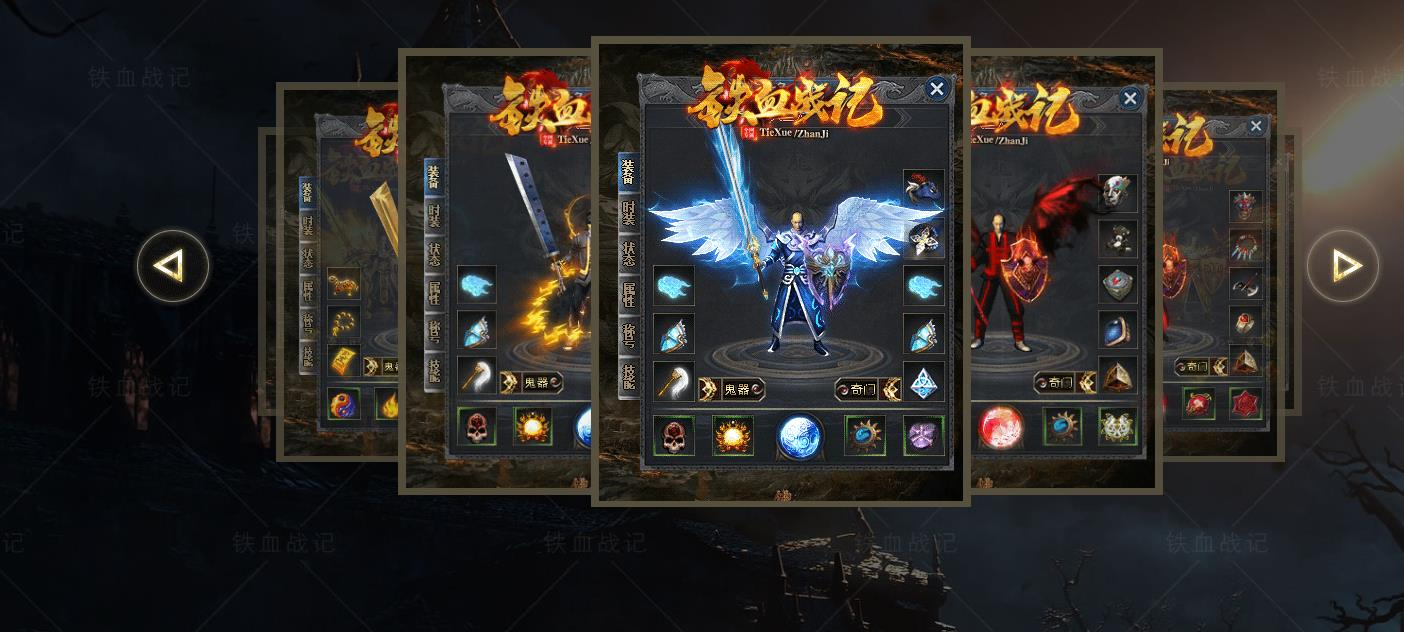This screenshot has width=1404, height=632.
Task: Select the purple flower emblem slot
Action: pyautogui.click(x=924, y=435)
